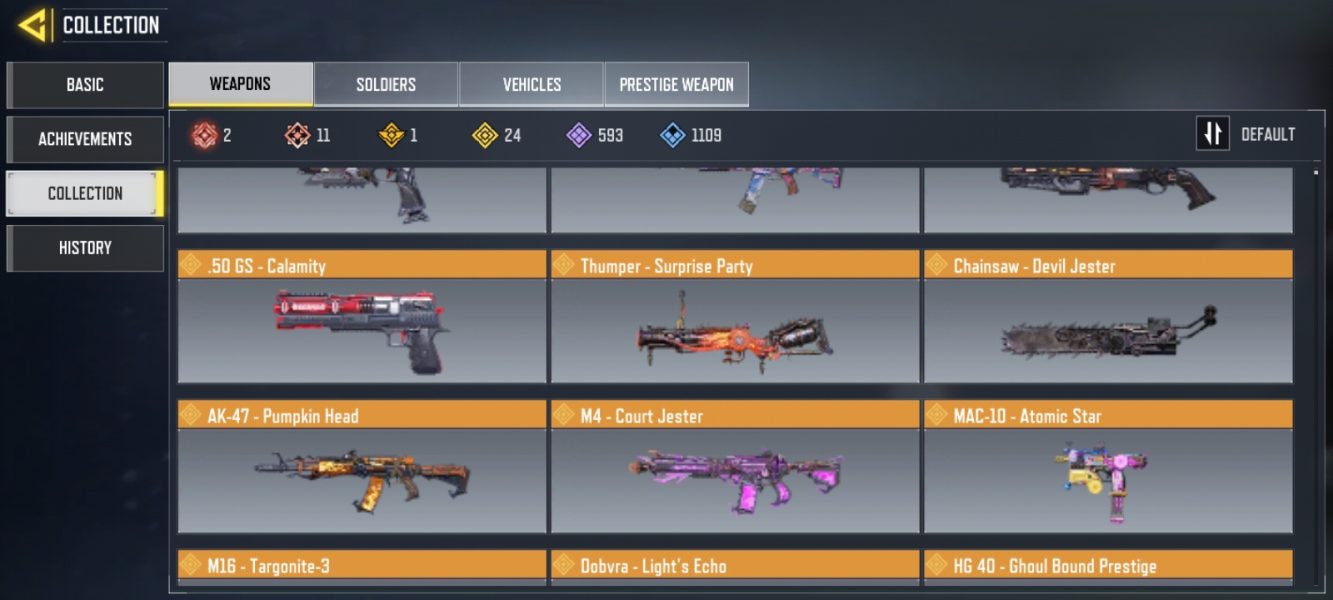The width and height of the screenshot is (1333, 600).
Task: Open the Basic profile section
Action: (x=85, y=85)
